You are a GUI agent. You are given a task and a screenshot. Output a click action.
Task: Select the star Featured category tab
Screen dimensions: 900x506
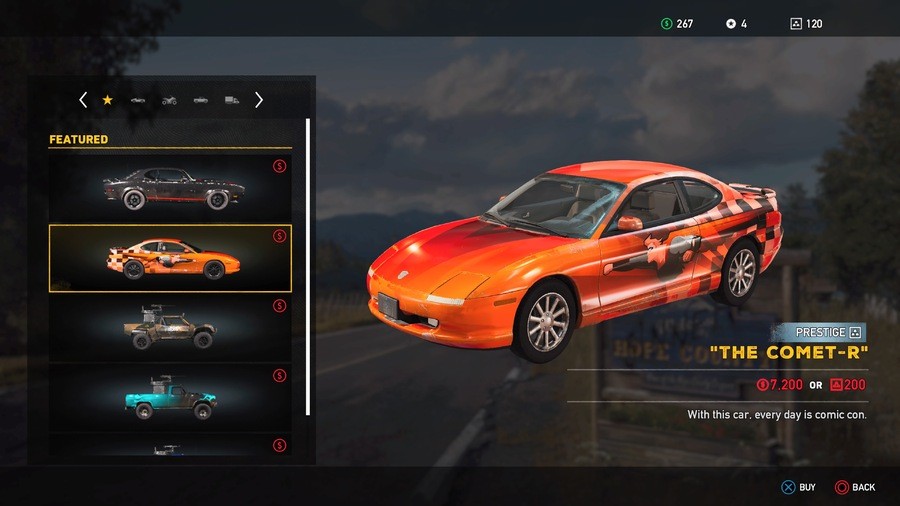click(108, 100)
